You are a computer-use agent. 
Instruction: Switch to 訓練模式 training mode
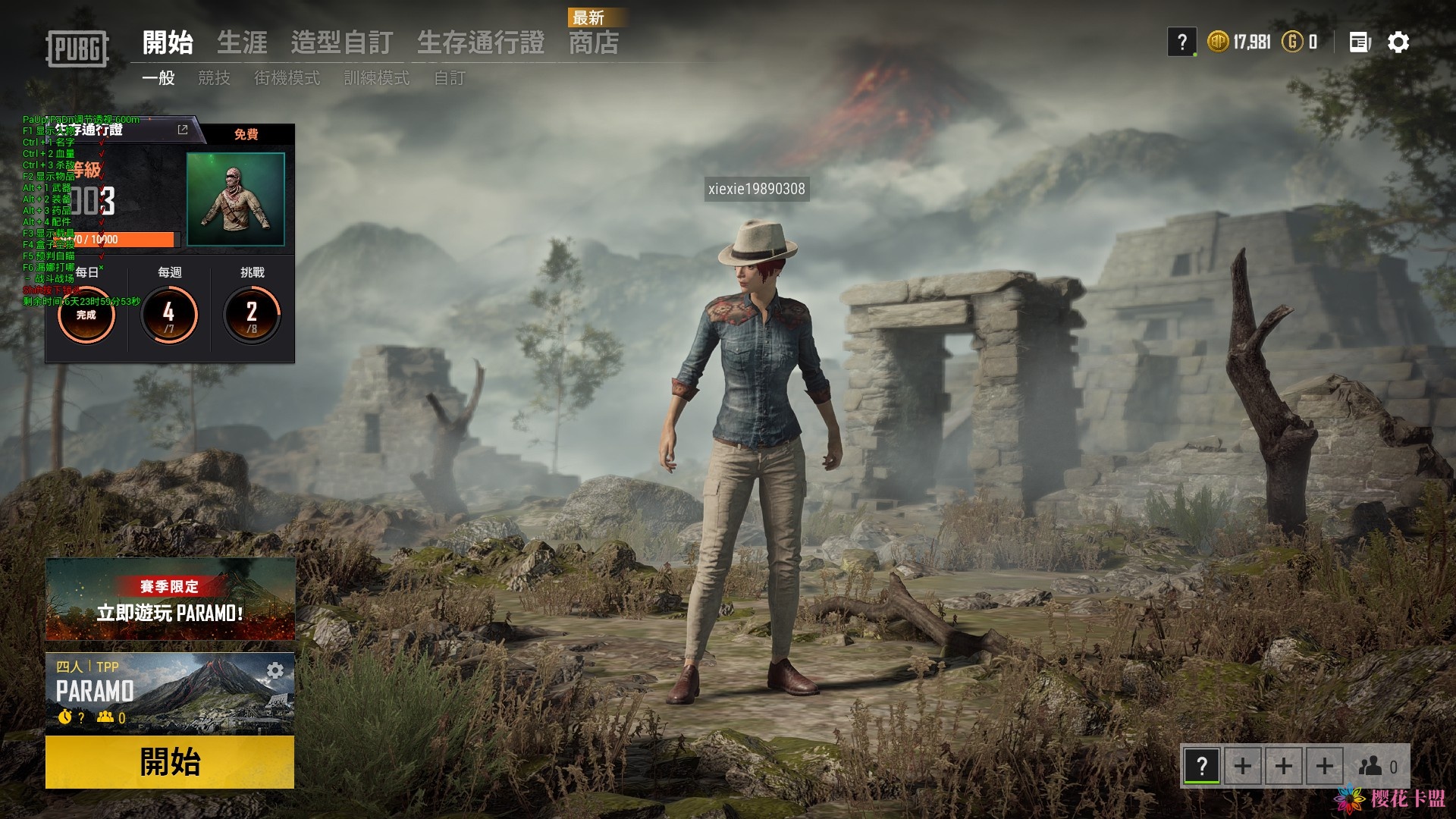pos(376,78)
